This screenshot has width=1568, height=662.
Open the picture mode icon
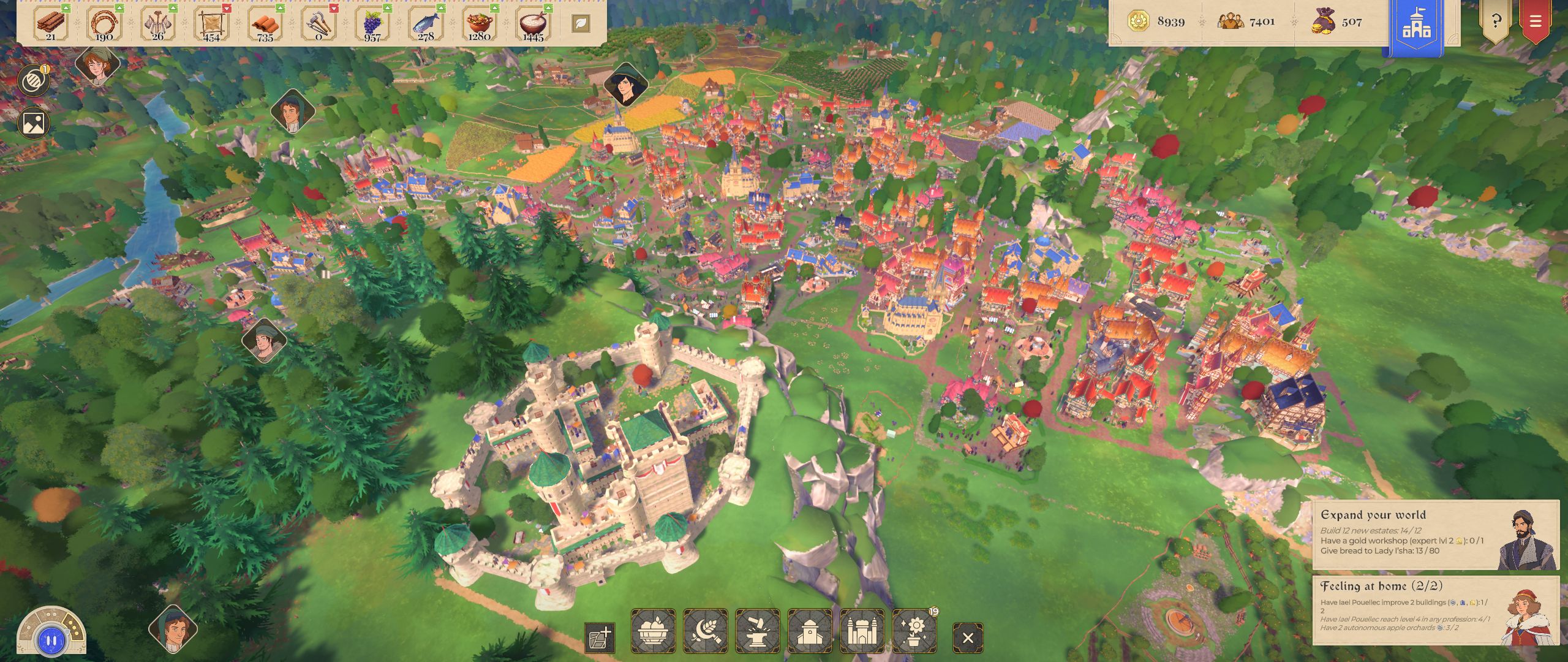click(x=33, y=123)
